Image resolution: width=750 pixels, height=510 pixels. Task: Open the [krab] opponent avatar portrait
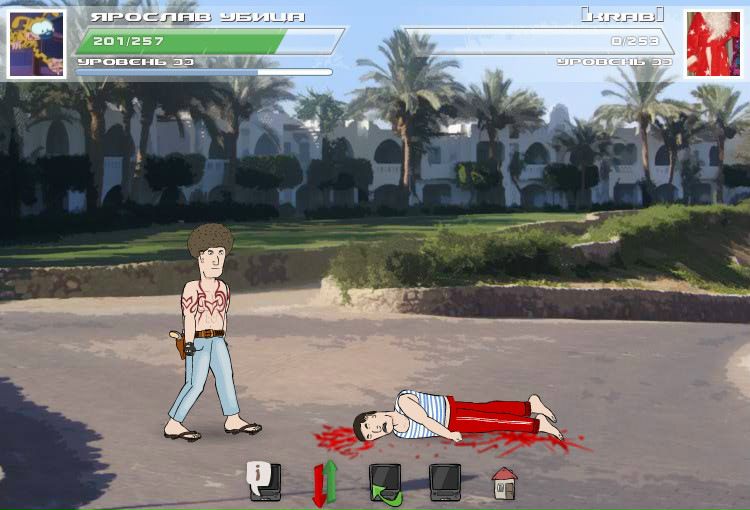(x=712, y=44)
